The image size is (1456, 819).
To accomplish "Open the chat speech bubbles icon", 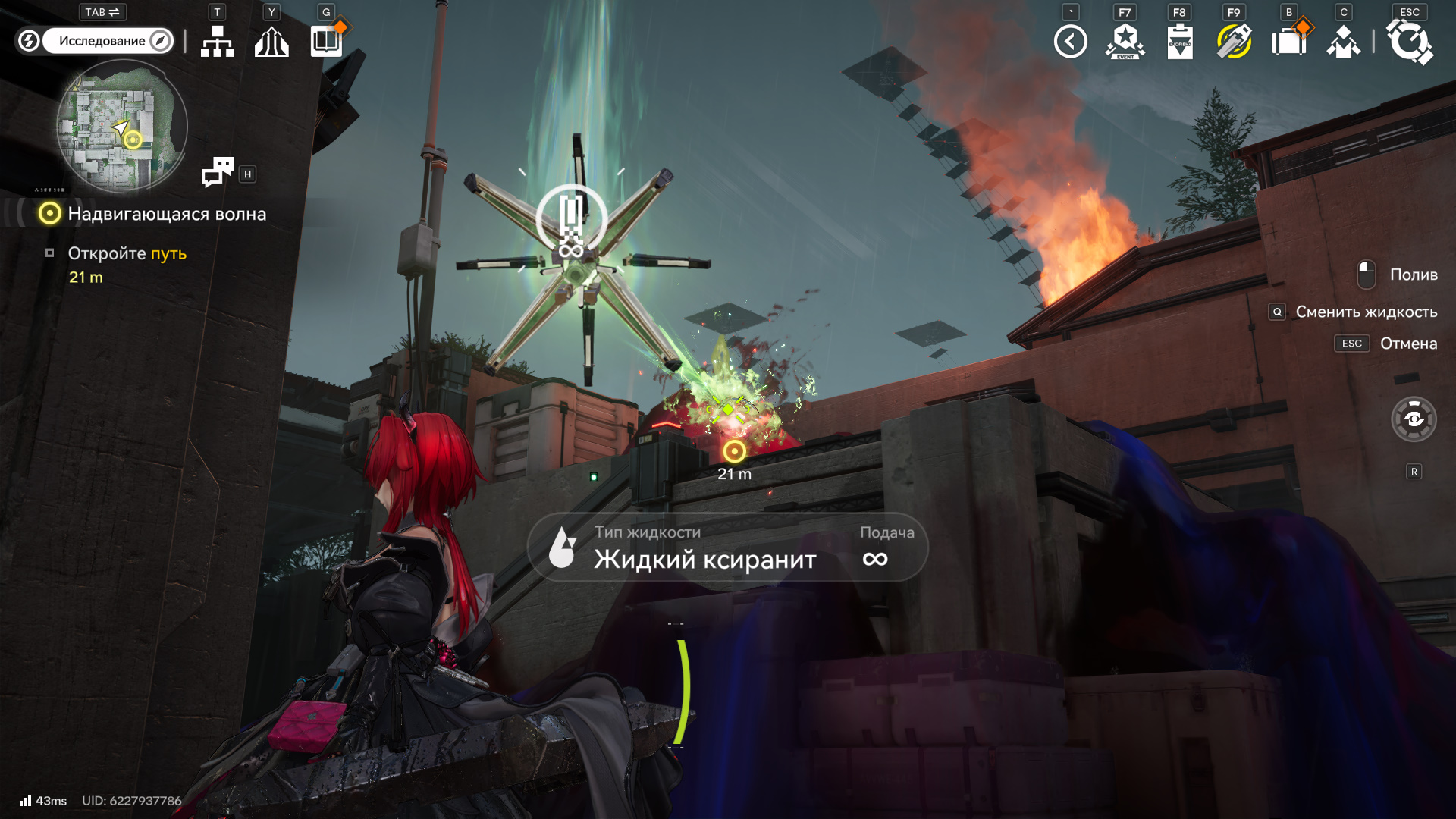I will (x=218, y=172).
